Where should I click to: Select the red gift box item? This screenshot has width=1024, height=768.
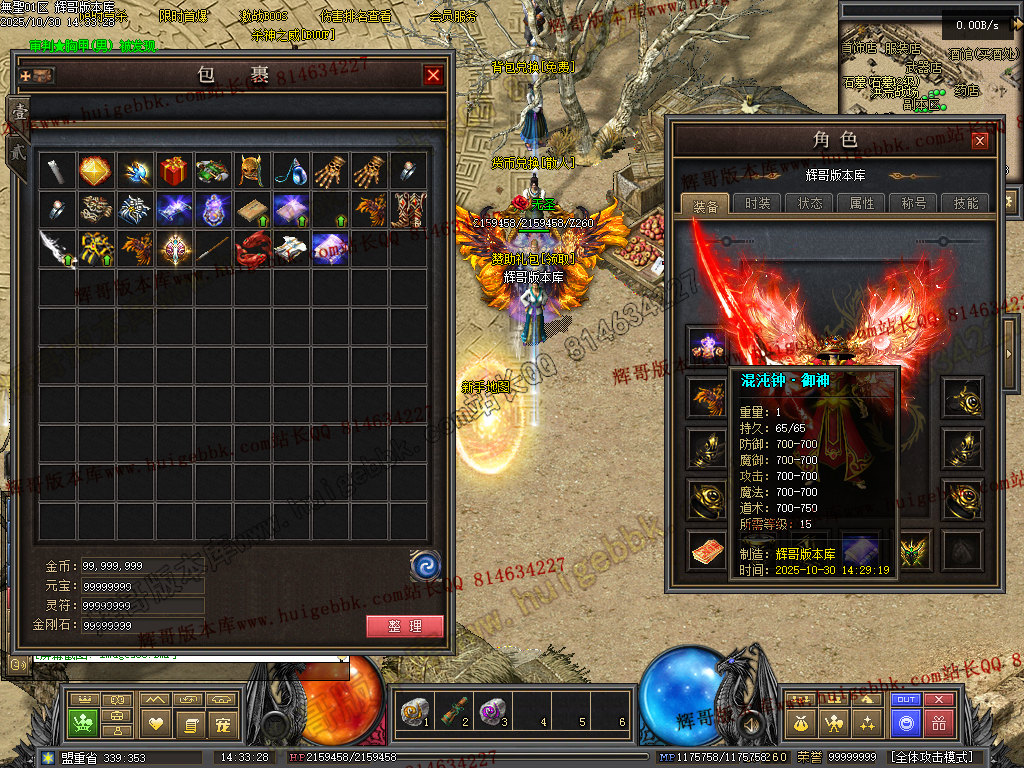(173, 171)
